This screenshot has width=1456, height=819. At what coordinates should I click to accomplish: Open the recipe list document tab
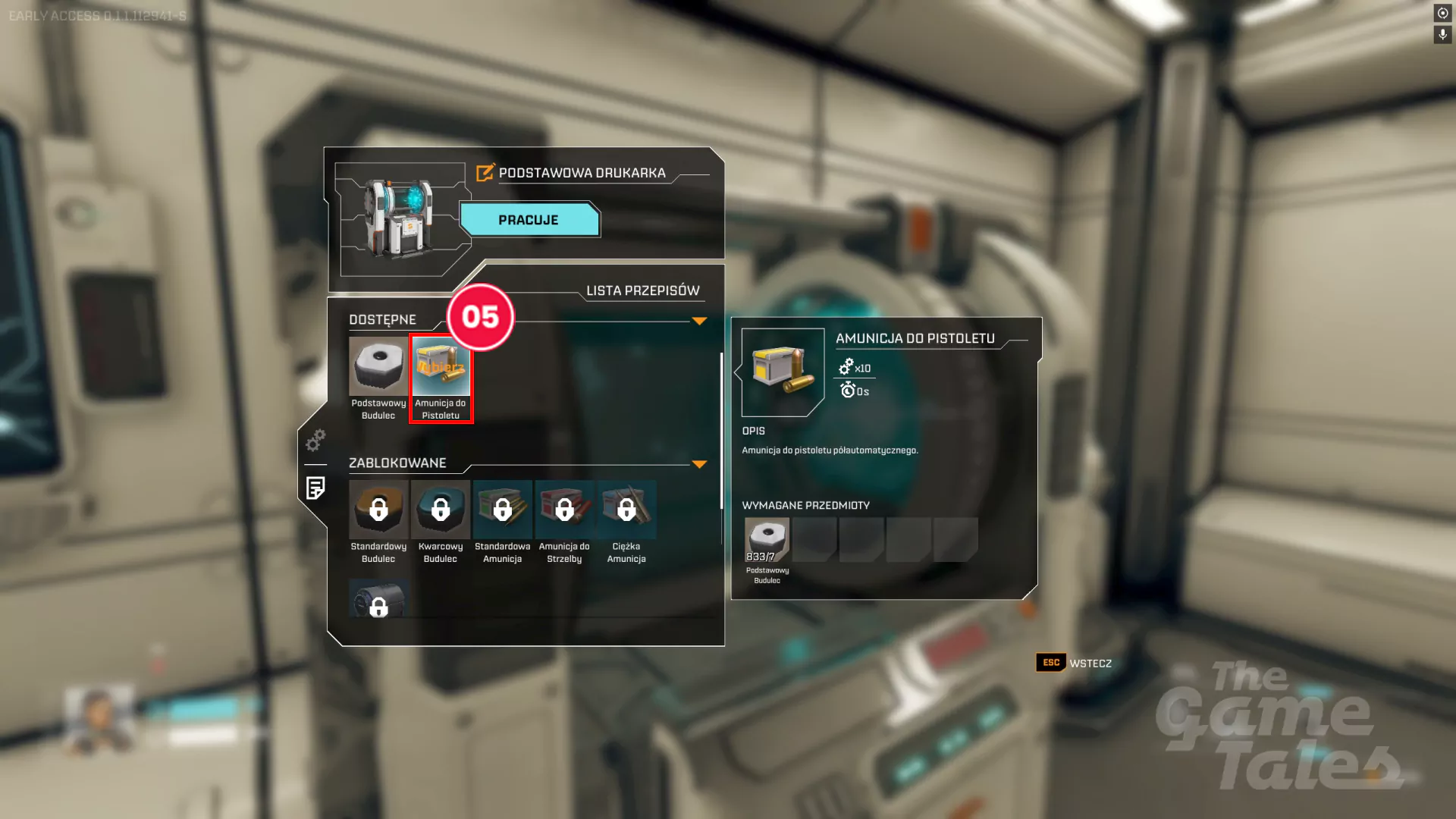tap(315, 488)
